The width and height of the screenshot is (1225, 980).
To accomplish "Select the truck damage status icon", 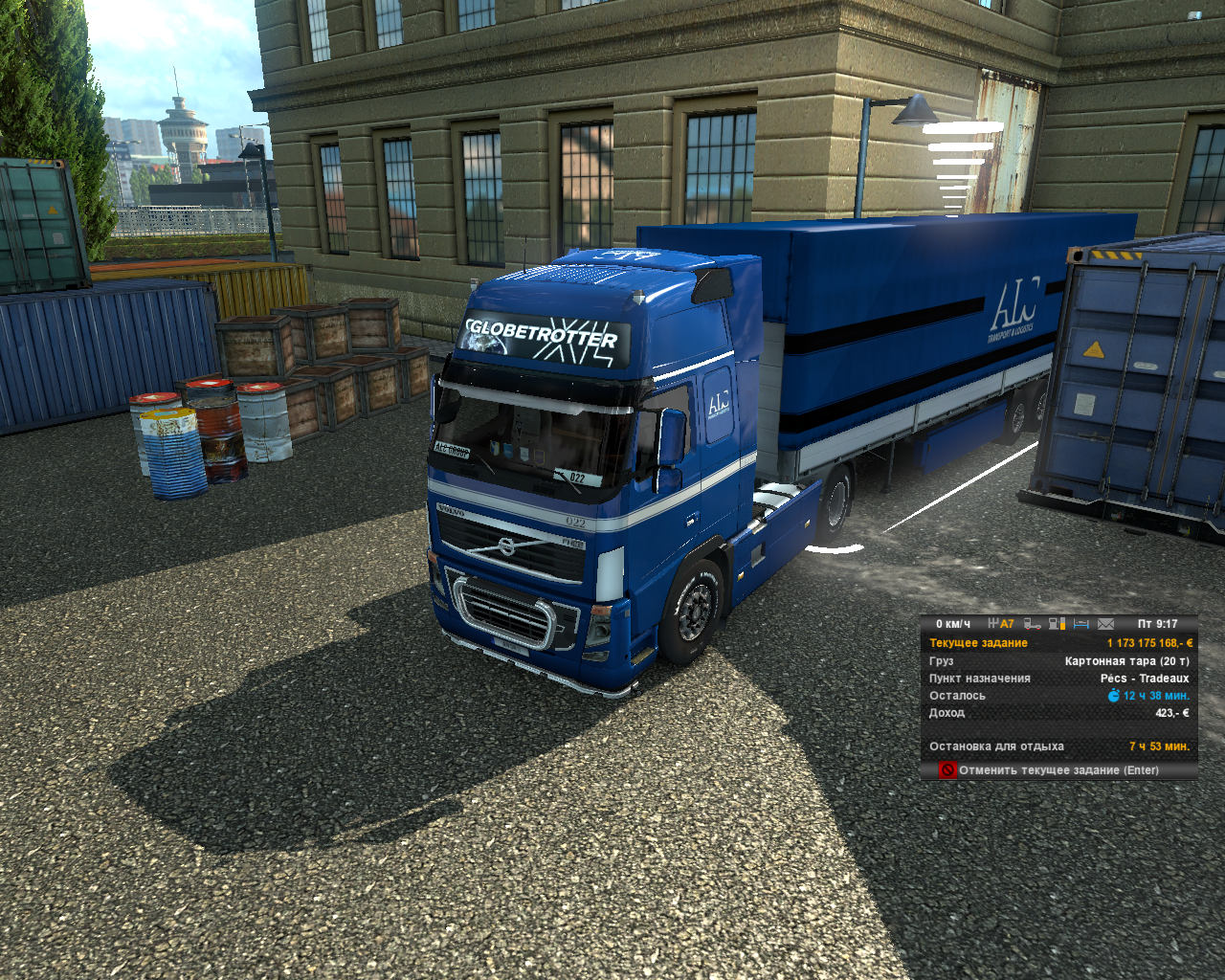I will point(1033,624).
